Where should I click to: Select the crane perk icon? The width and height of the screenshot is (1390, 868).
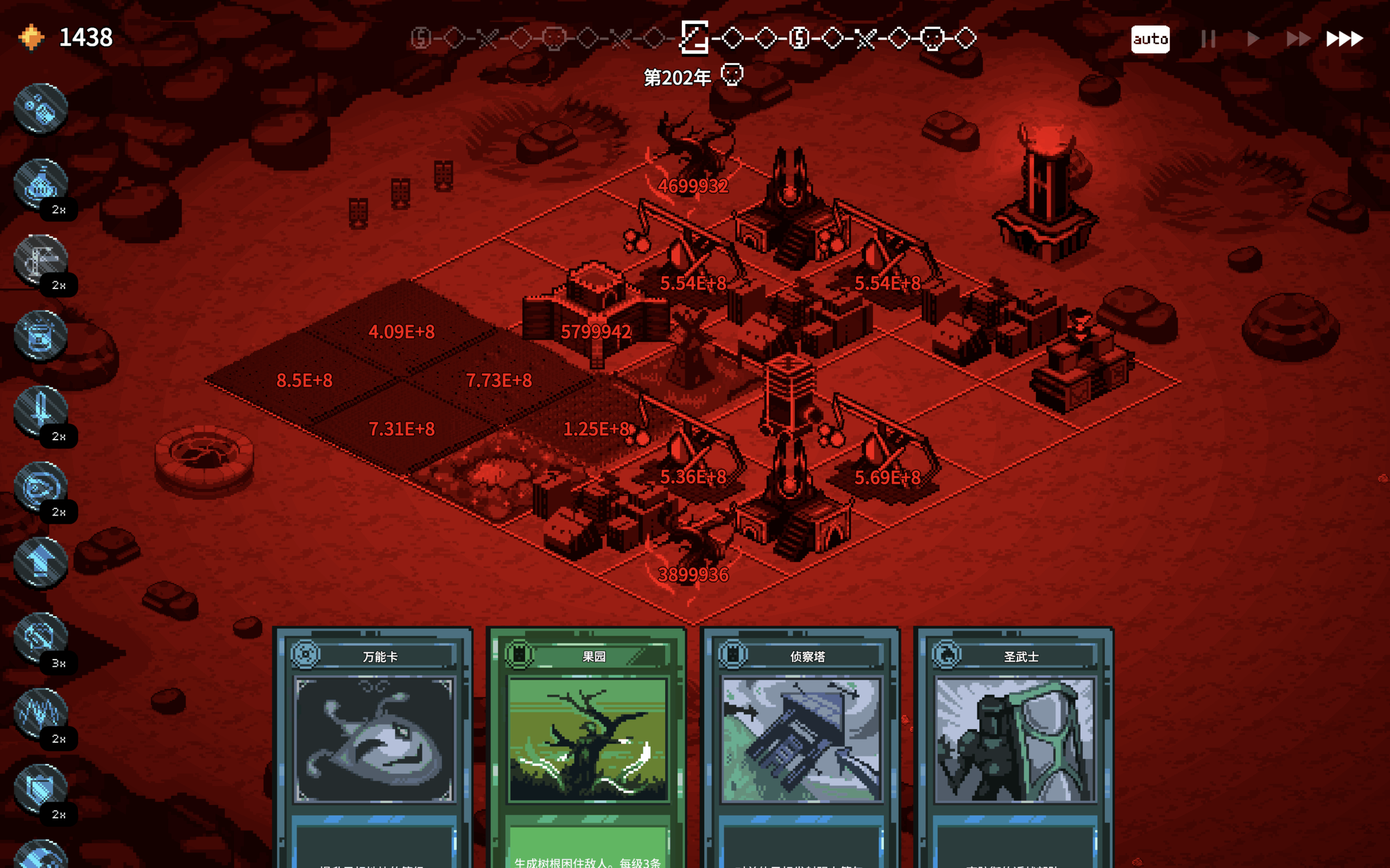40,259
